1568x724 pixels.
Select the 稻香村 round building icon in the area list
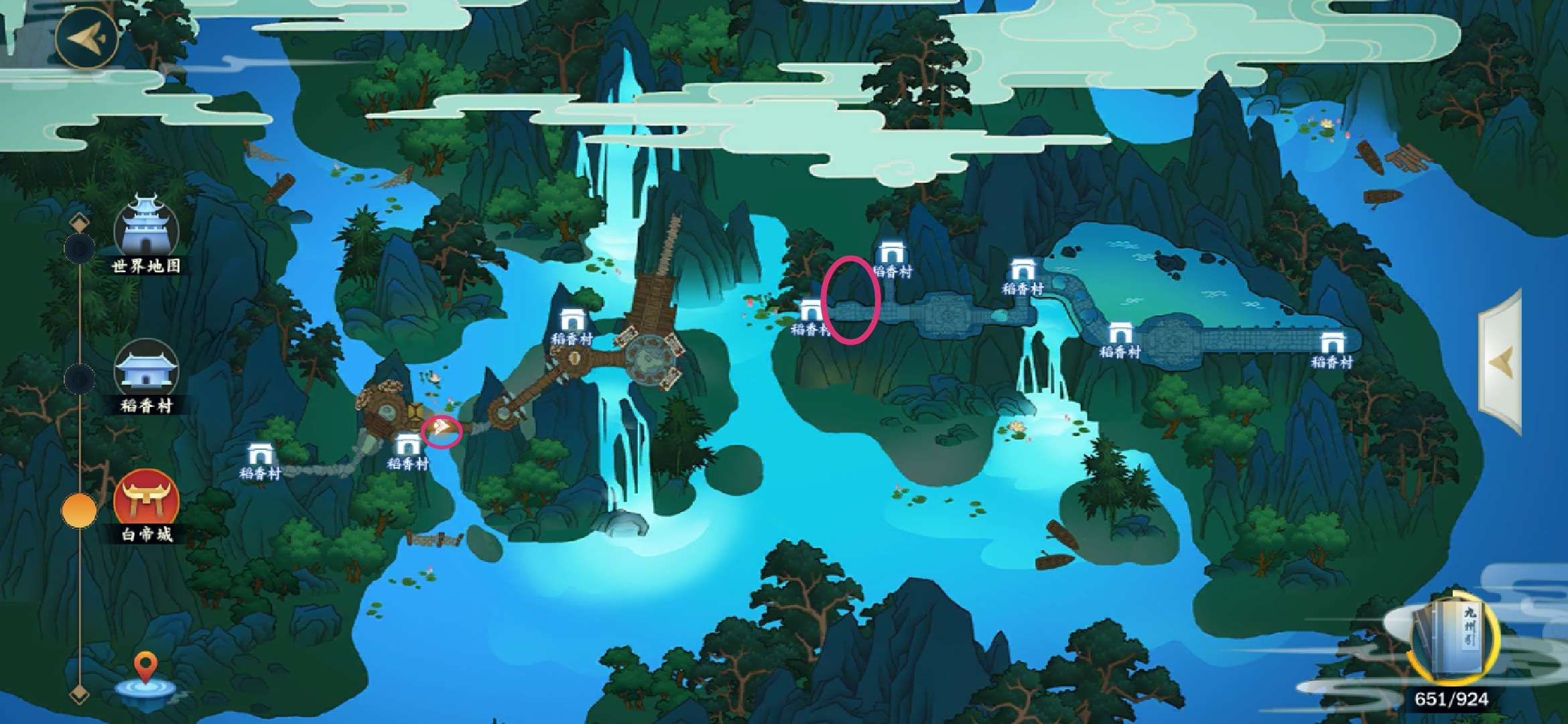coord(146,374)
